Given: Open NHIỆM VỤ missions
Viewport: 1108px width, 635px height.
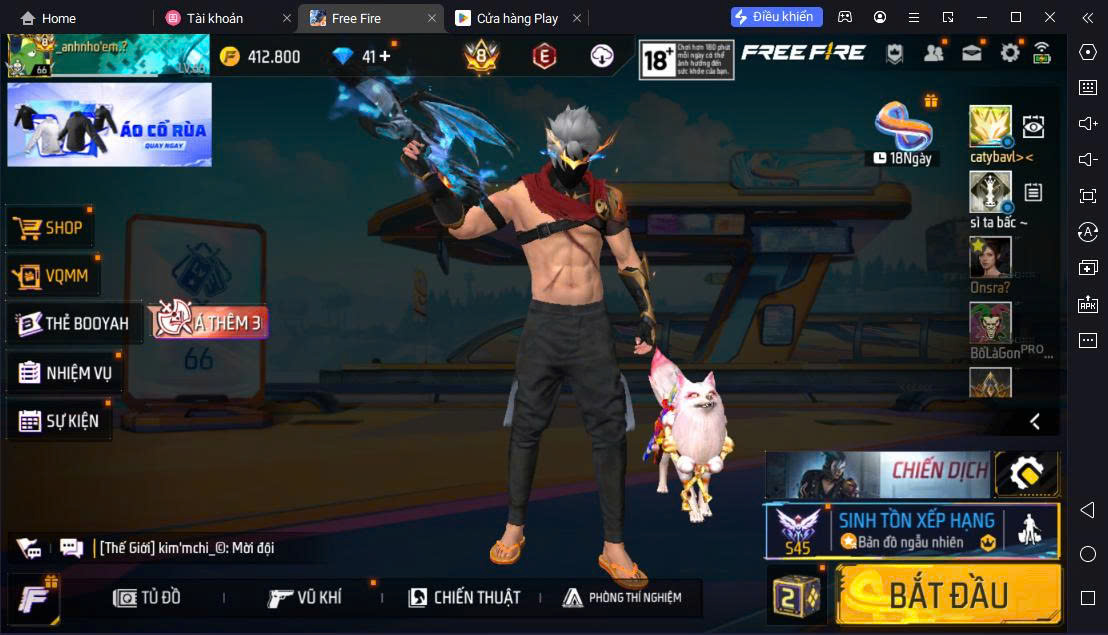Looking at the screenshot, I should point(65,373).
